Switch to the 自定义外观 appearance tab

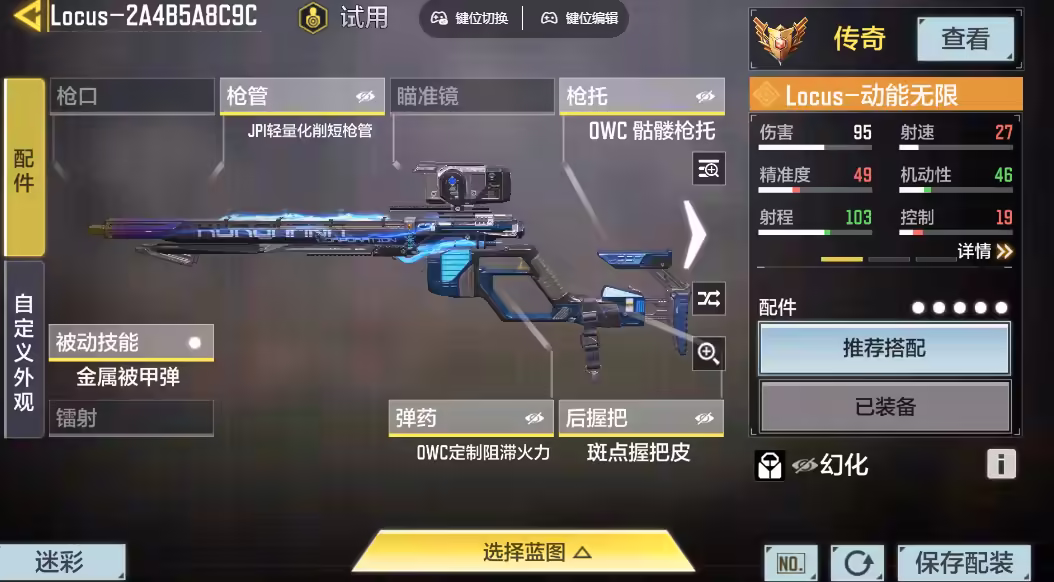(24, 351)
